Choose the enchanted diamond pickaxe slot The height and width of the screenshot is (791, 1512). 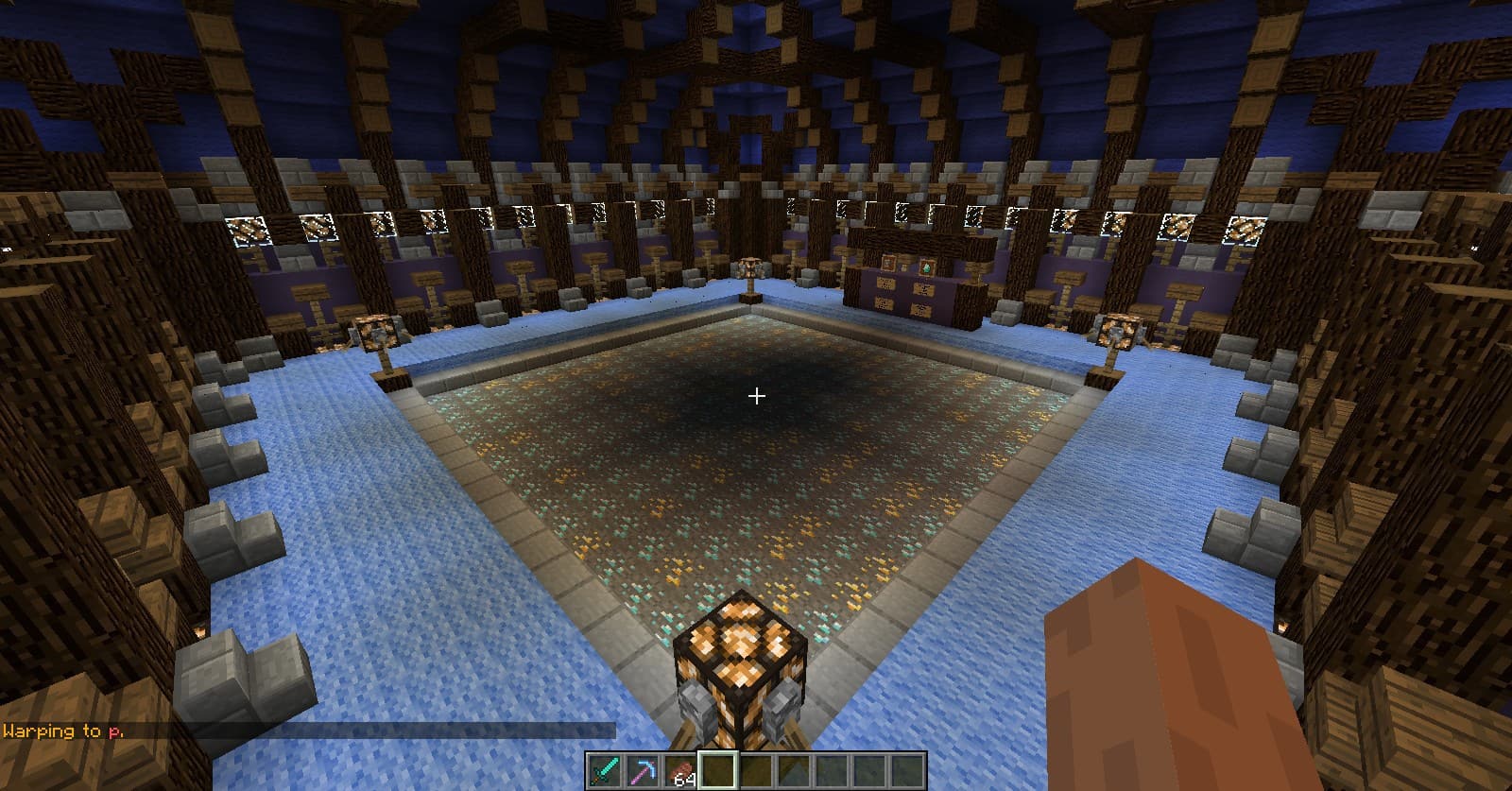click(643, 770)
